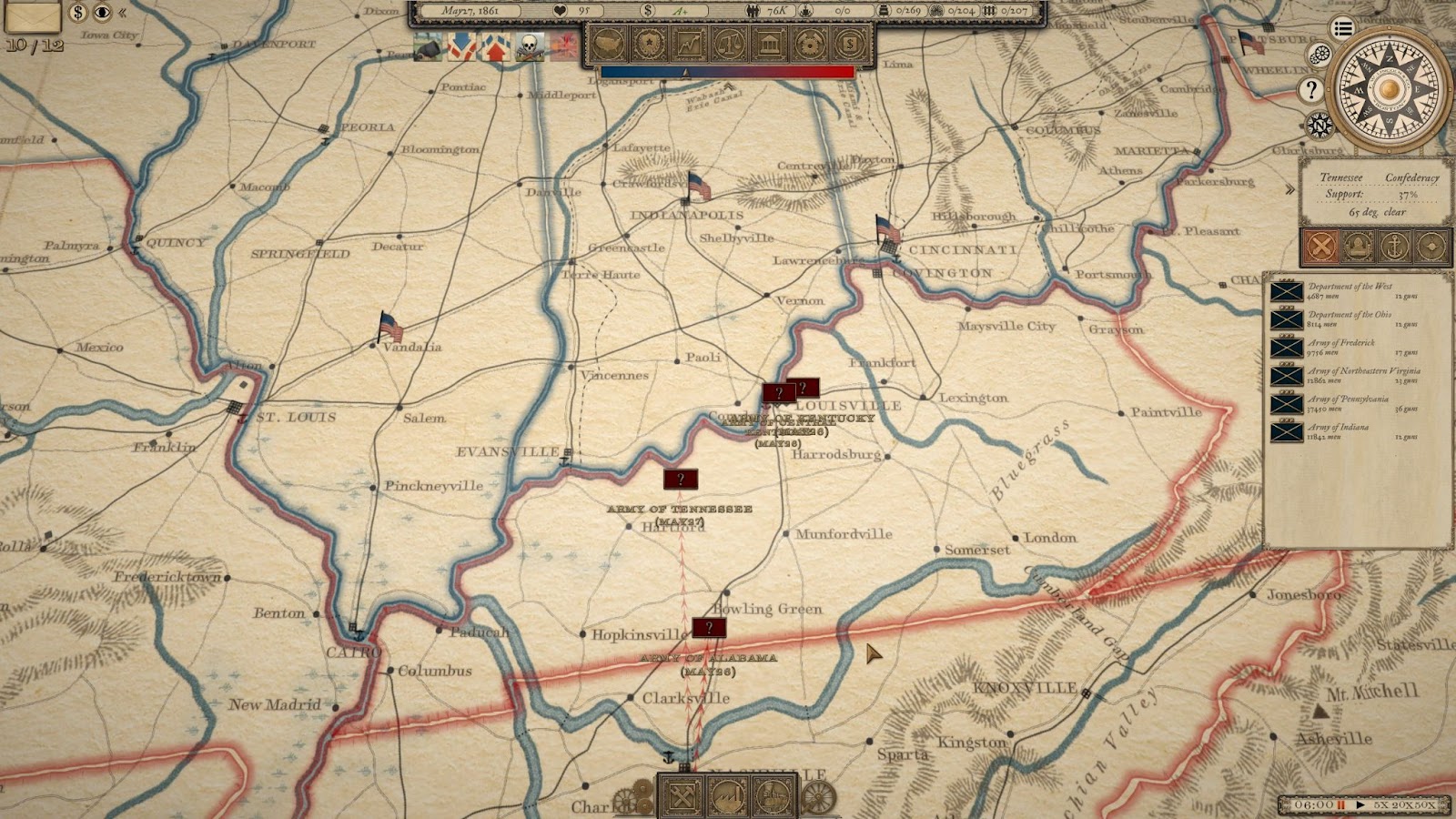Image resolution: width=1456 pixels, height=819 pixels.
Task: Open the bank building panel
Action: [x=769, y=43]
